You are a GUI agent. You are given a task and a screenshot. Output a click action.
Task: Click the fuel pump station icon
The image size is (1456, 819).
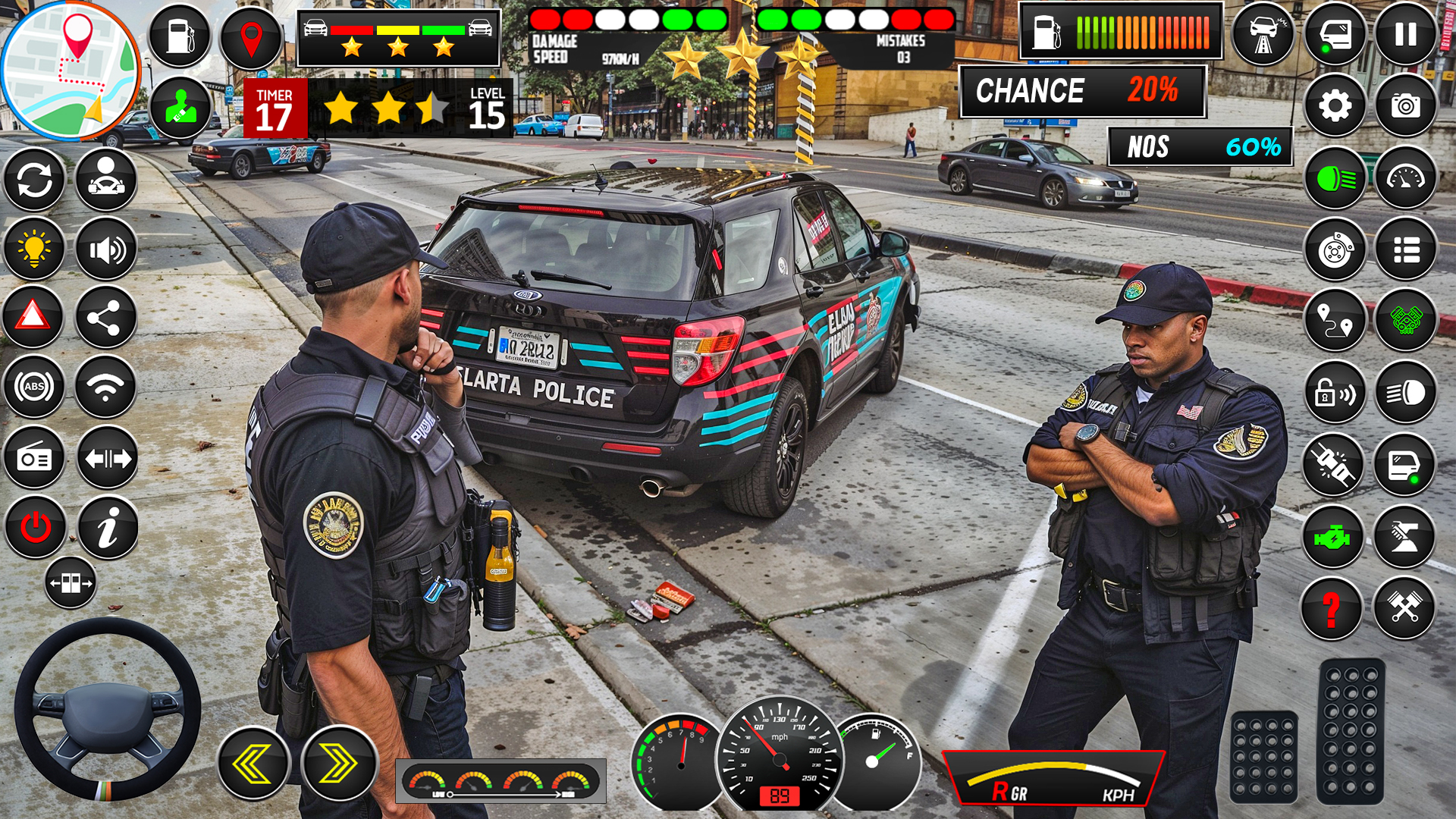pyautogui.click(x=179, y=36)
